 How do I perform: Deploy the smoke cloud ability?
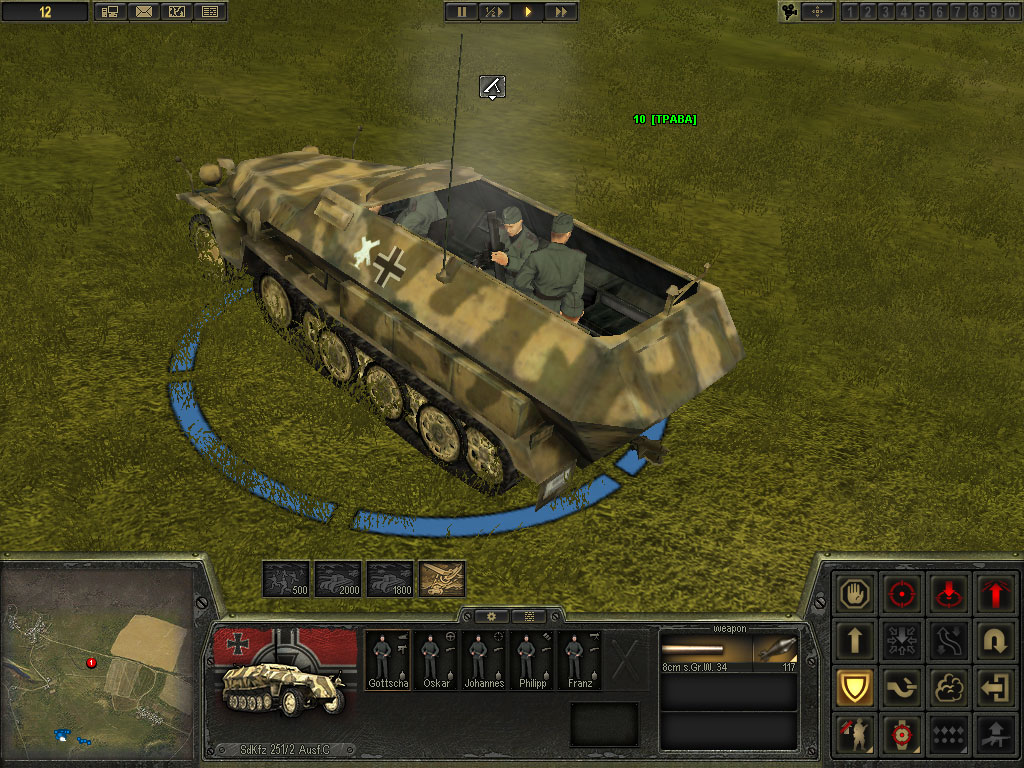(x=947, y=688)
